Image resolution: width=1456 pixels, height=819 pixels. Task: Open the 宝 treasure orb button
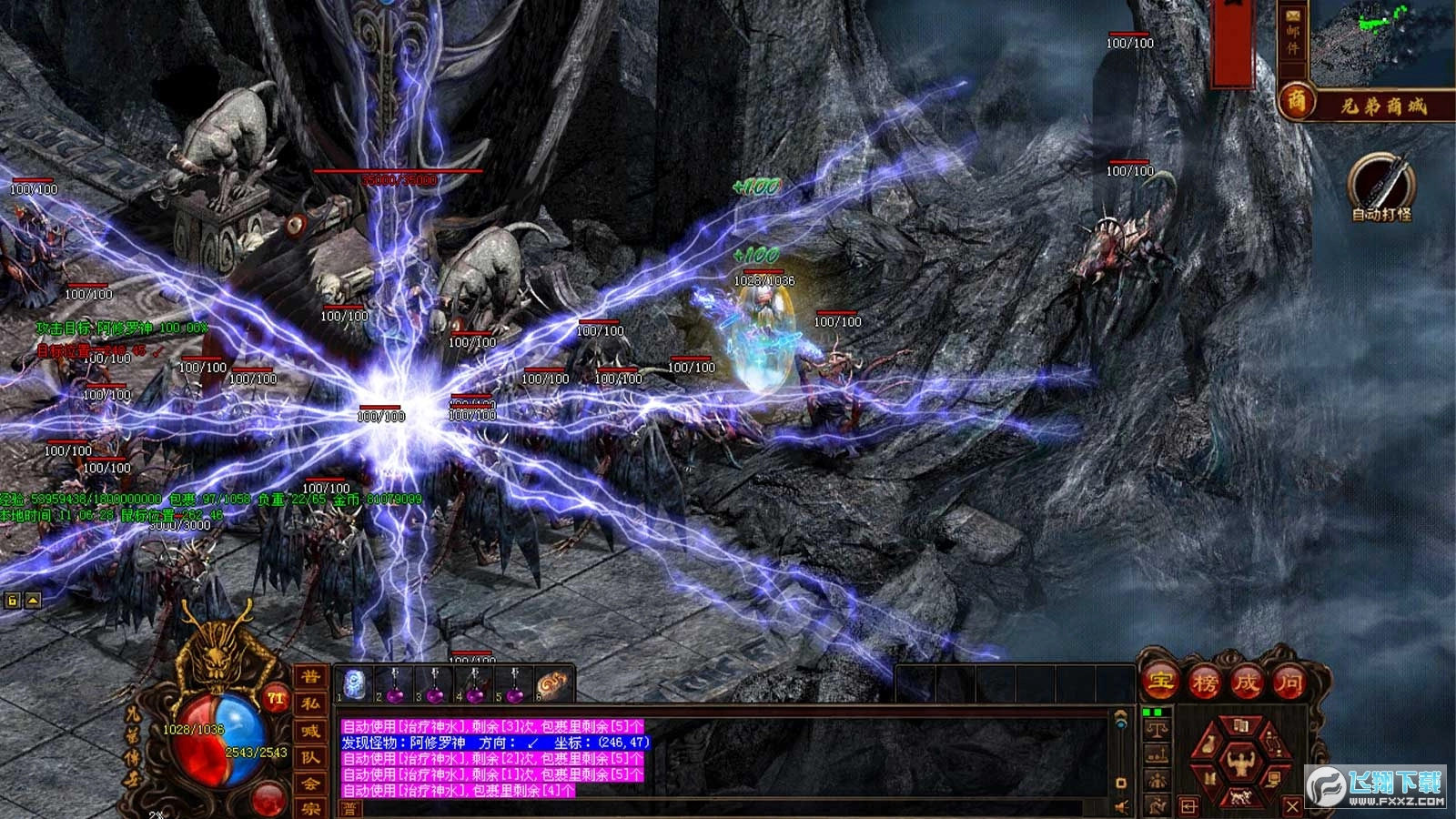[x=1161, y=681]
